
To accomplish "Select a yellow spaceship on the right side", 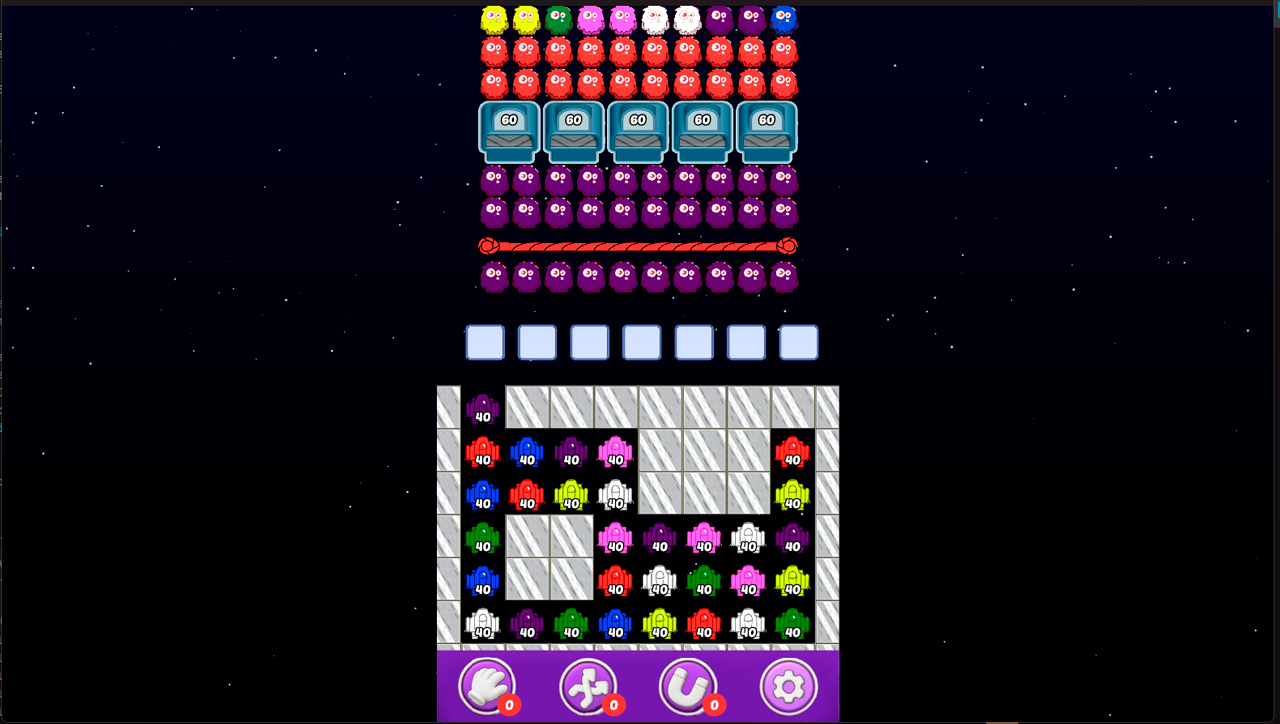I will [x=794, y=493].
